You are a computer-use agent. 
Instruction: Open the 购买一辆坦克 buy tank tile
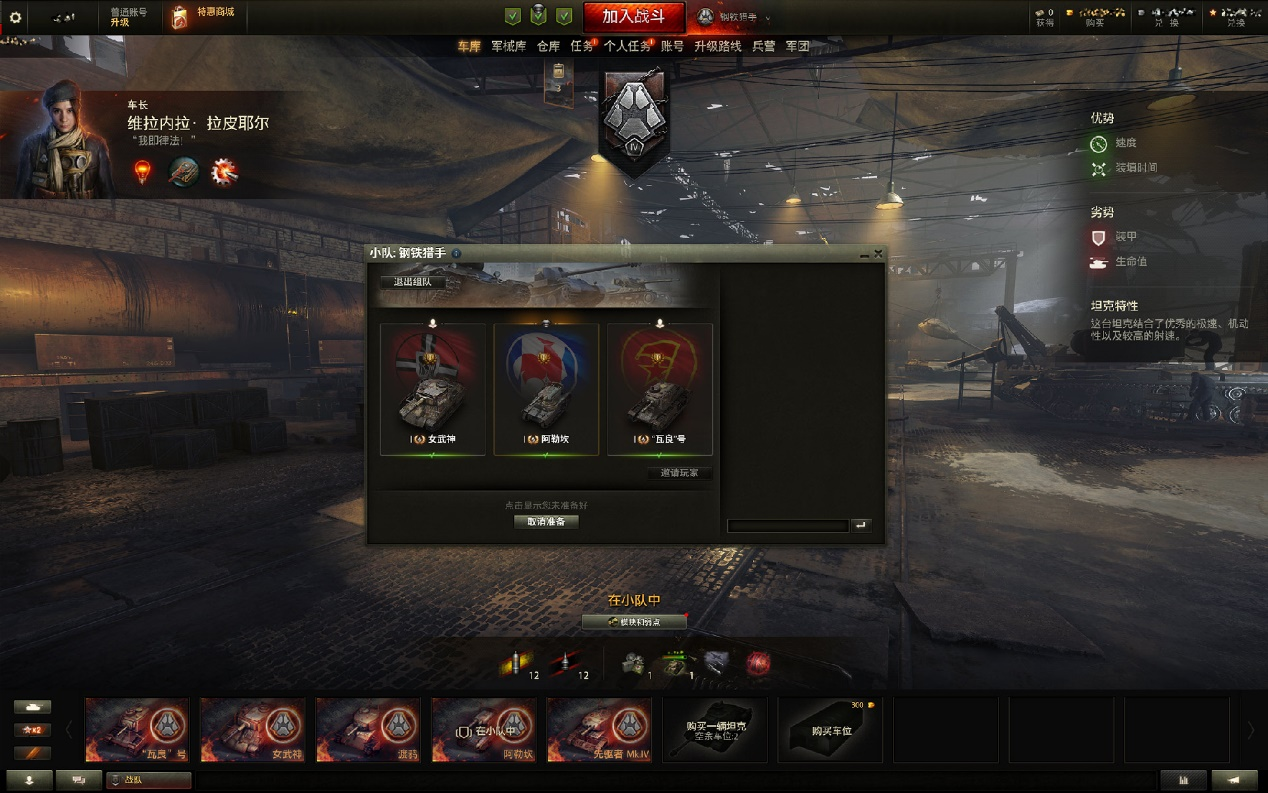click(x=715, y=730)
